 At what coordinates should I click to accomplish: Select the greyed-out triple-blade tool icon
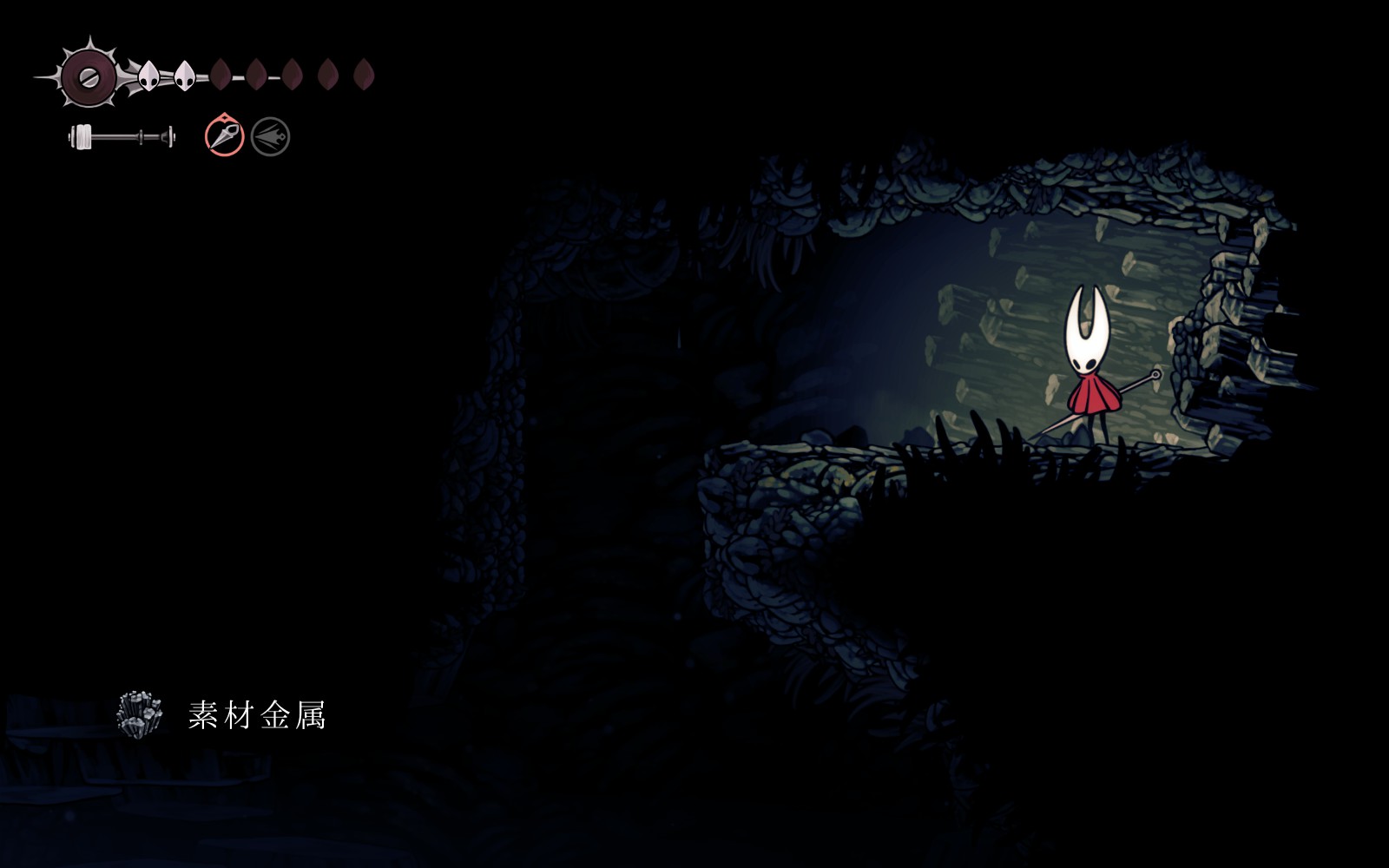click(x=270, y=137)
